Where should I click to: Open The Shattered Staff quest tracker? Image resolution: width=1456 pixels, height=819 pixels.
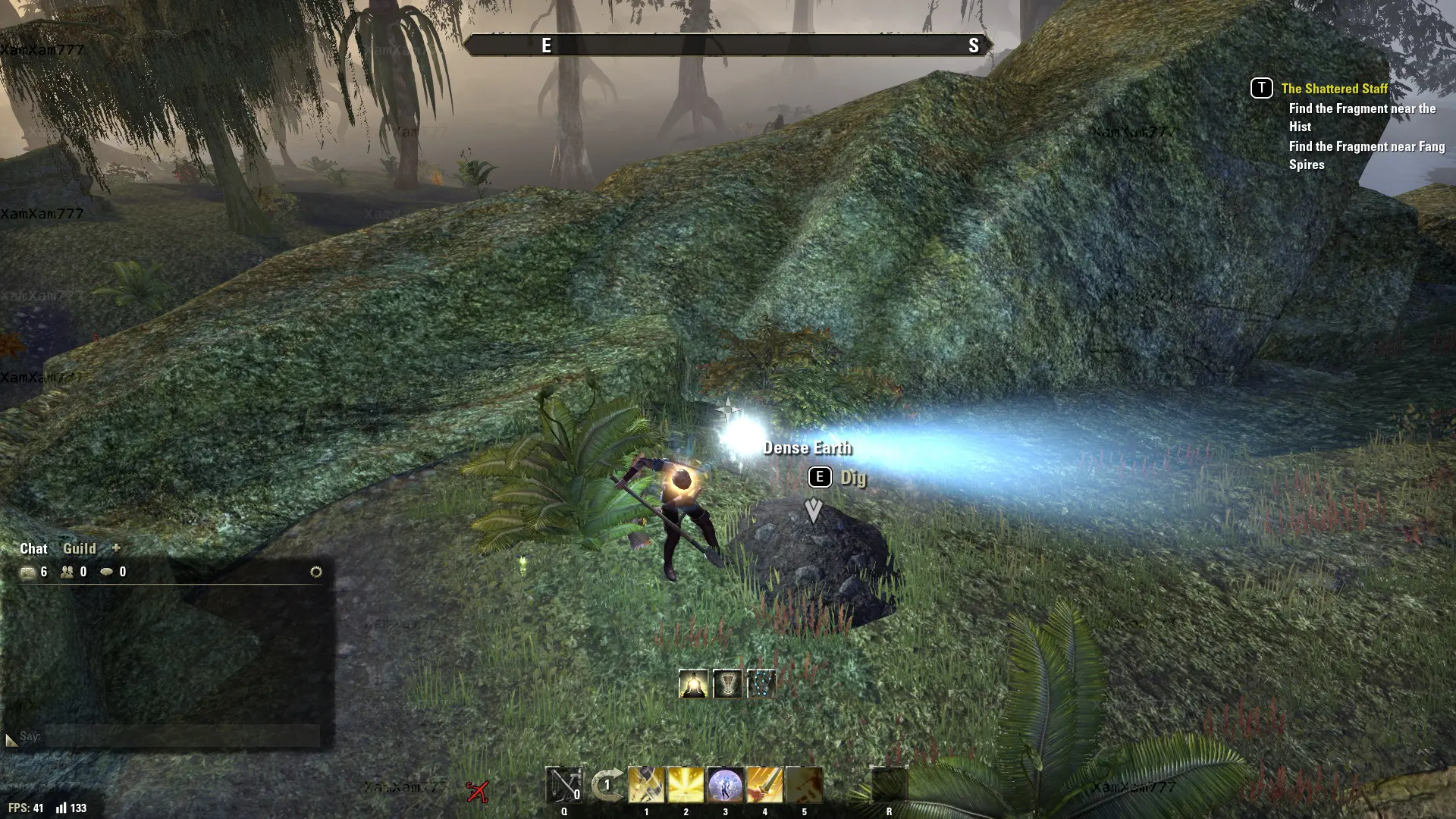click(x=1334, y=89)
